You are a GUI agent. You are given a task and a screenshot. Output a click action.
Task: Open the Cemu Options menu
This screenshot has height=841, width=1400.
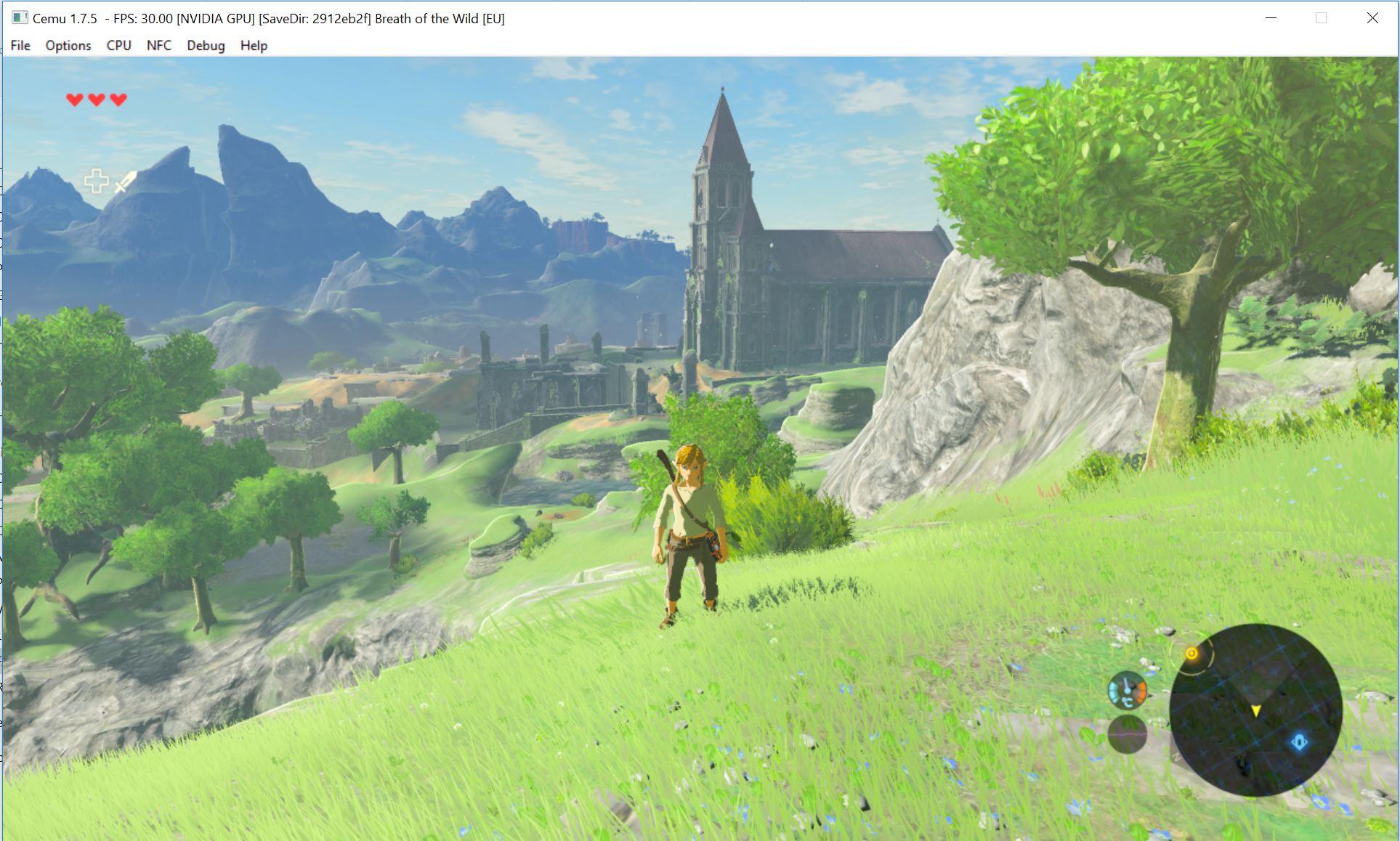[x=68, y=45]
